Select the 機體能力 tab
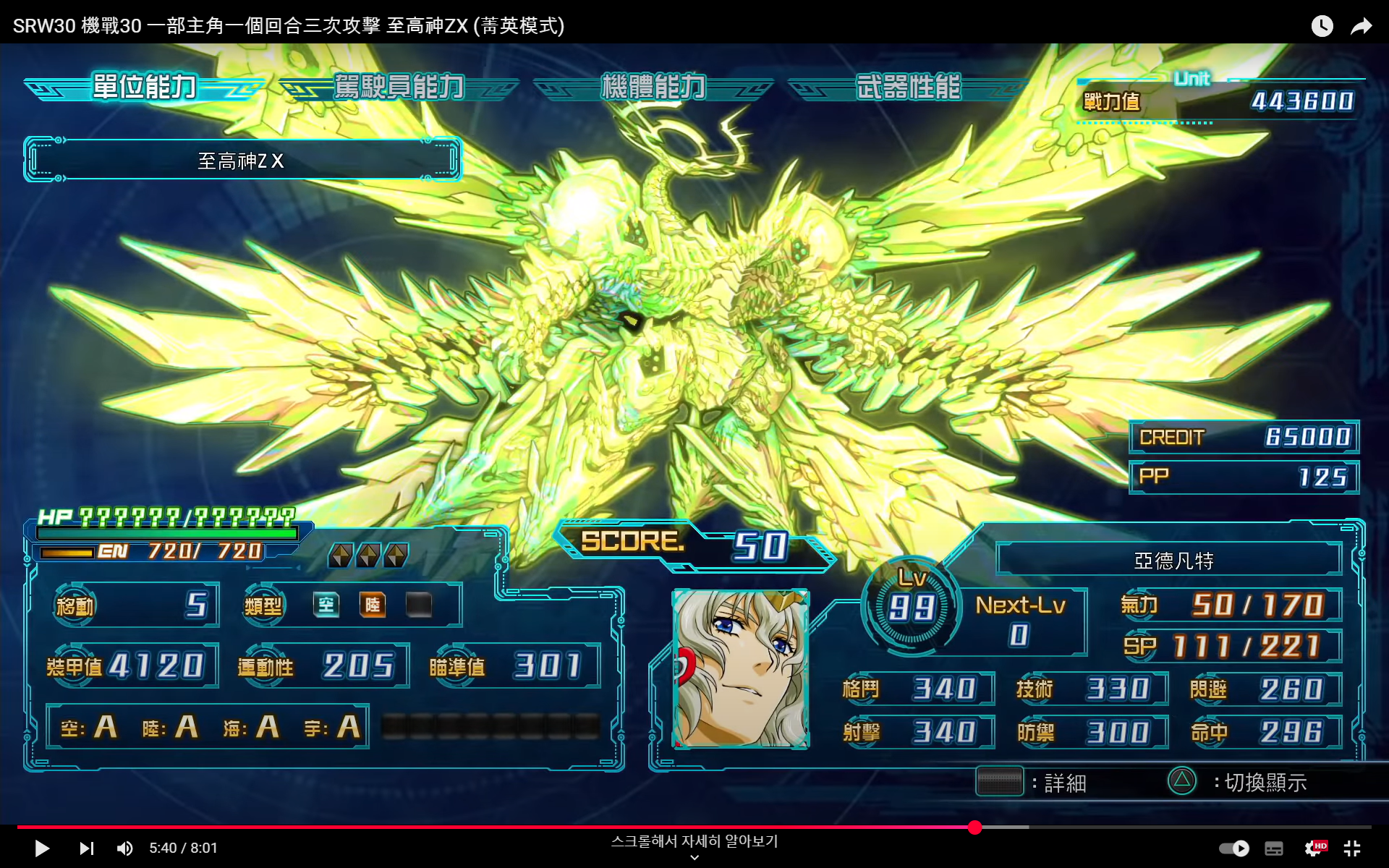The width and height of the screenshot is (1389, 868). (x=653, y=87)
